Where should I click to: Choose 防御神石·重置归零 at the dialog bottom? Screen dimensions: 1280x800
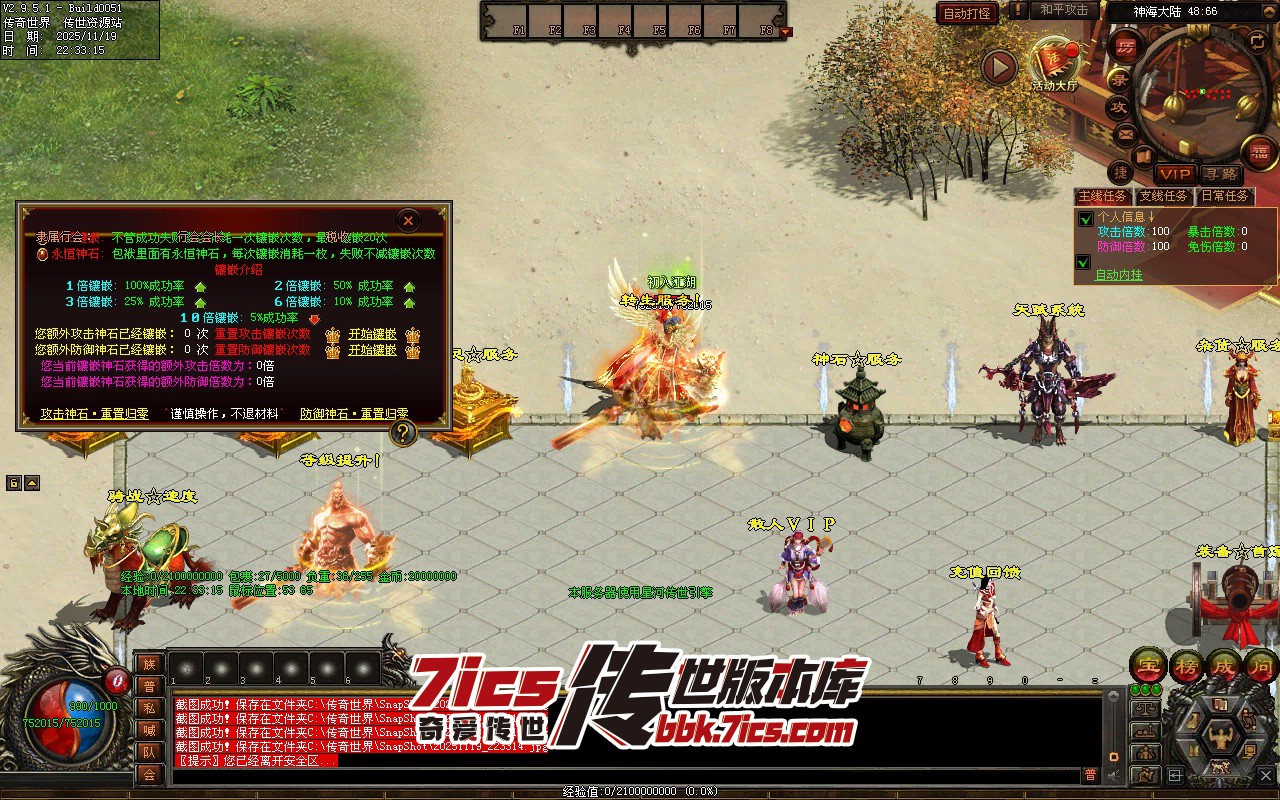click(x=354, y=413)
